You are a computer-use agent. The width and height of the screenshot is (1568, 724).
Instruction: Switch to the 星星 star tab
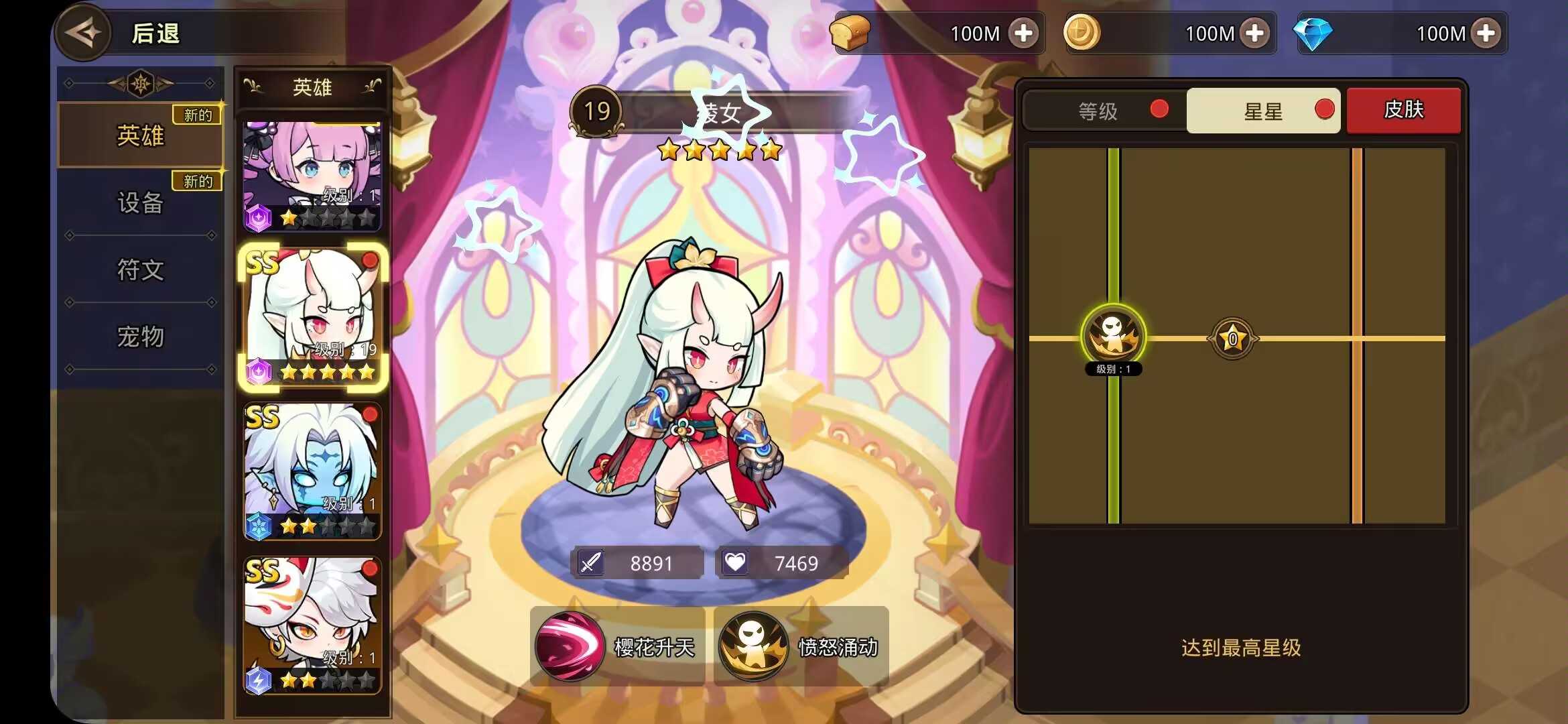[x=1263, y=111]
